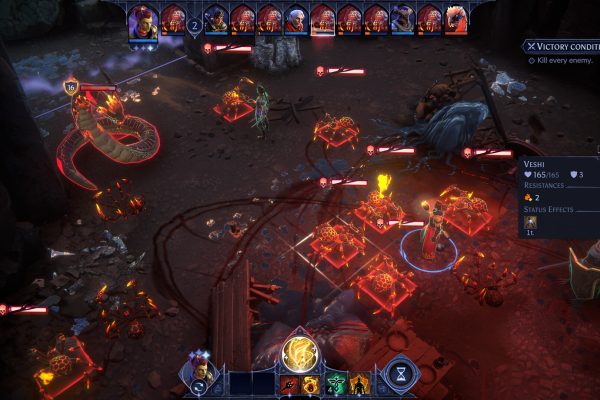600x400 pixels.
Task: Select the white-haired hero in the turn order
Action: pyautogui.click(x=296, y=19)
